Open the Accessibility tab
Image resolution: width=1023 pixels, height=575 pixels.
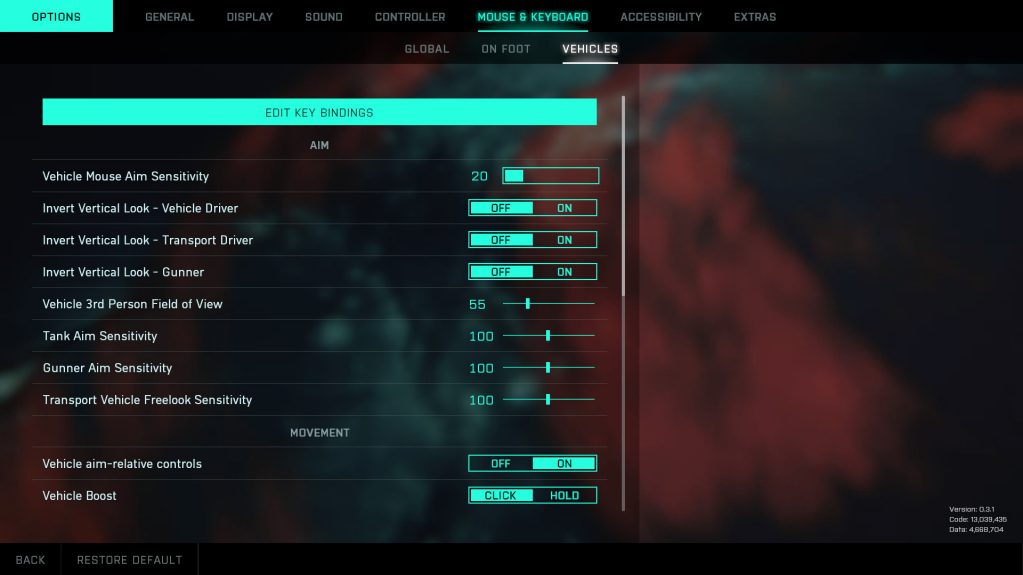pos(661,17)
